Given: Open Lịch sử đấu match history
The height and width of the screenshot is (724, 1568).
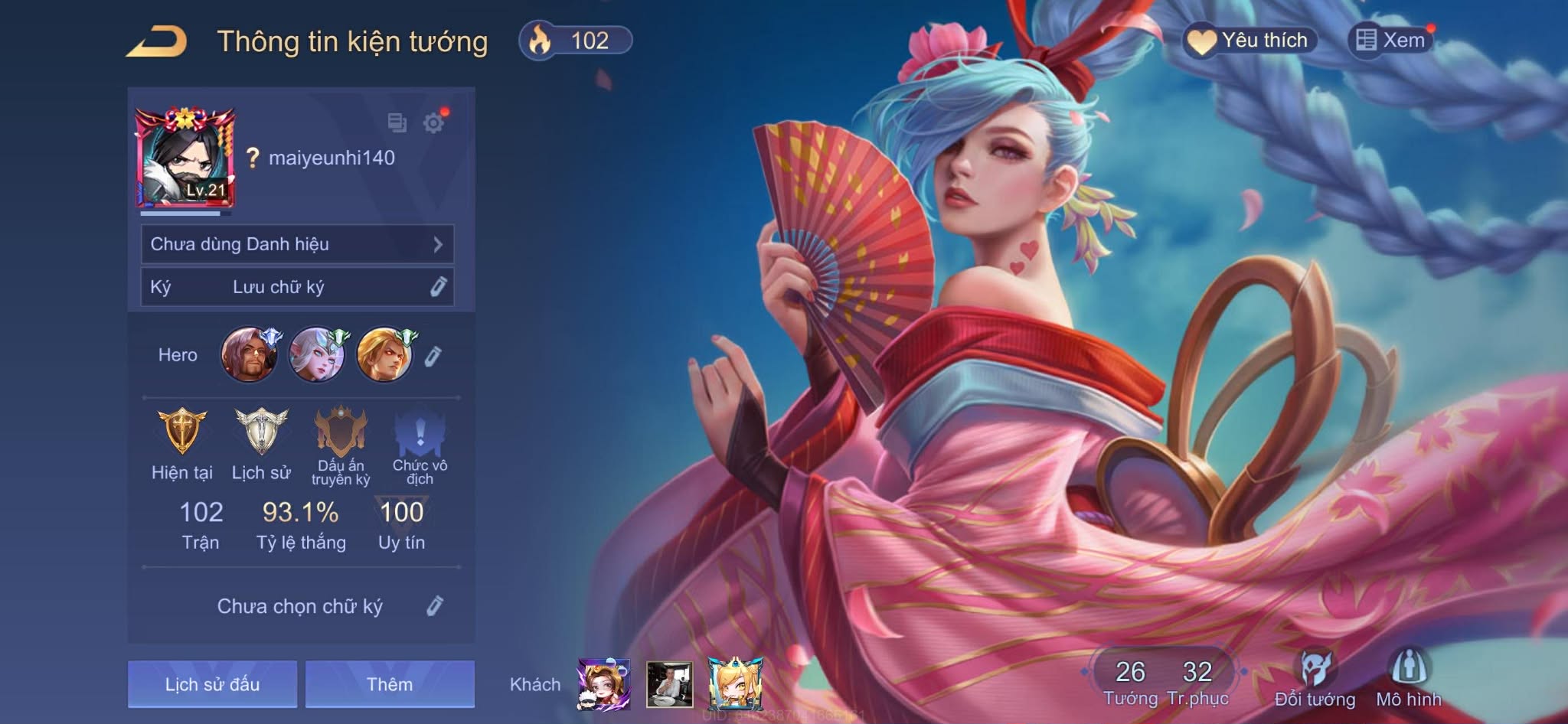Looking at the screenshot, I should coord(212,684).
